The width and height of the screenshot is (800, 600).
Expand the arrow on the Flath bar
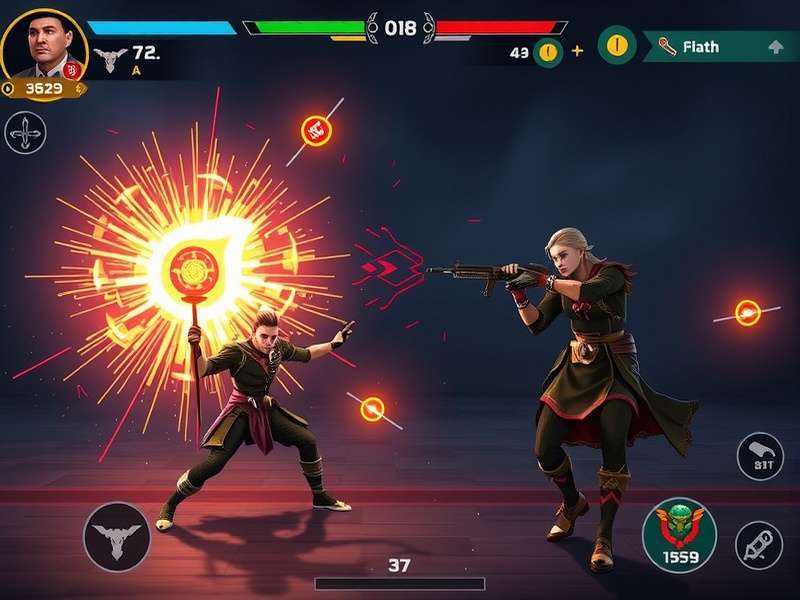pyautogui.click(x=775, y=47)
